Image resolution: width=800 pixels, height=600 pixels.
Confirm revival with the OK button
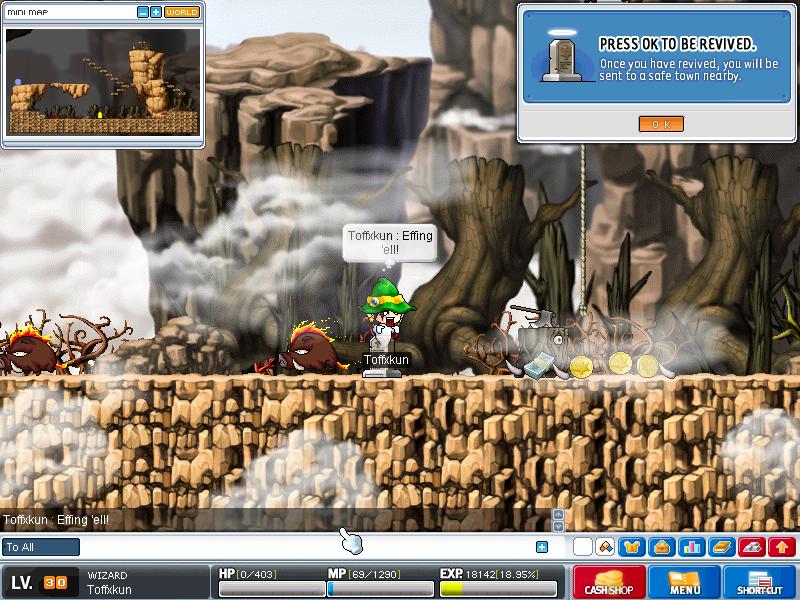[660, 124]
